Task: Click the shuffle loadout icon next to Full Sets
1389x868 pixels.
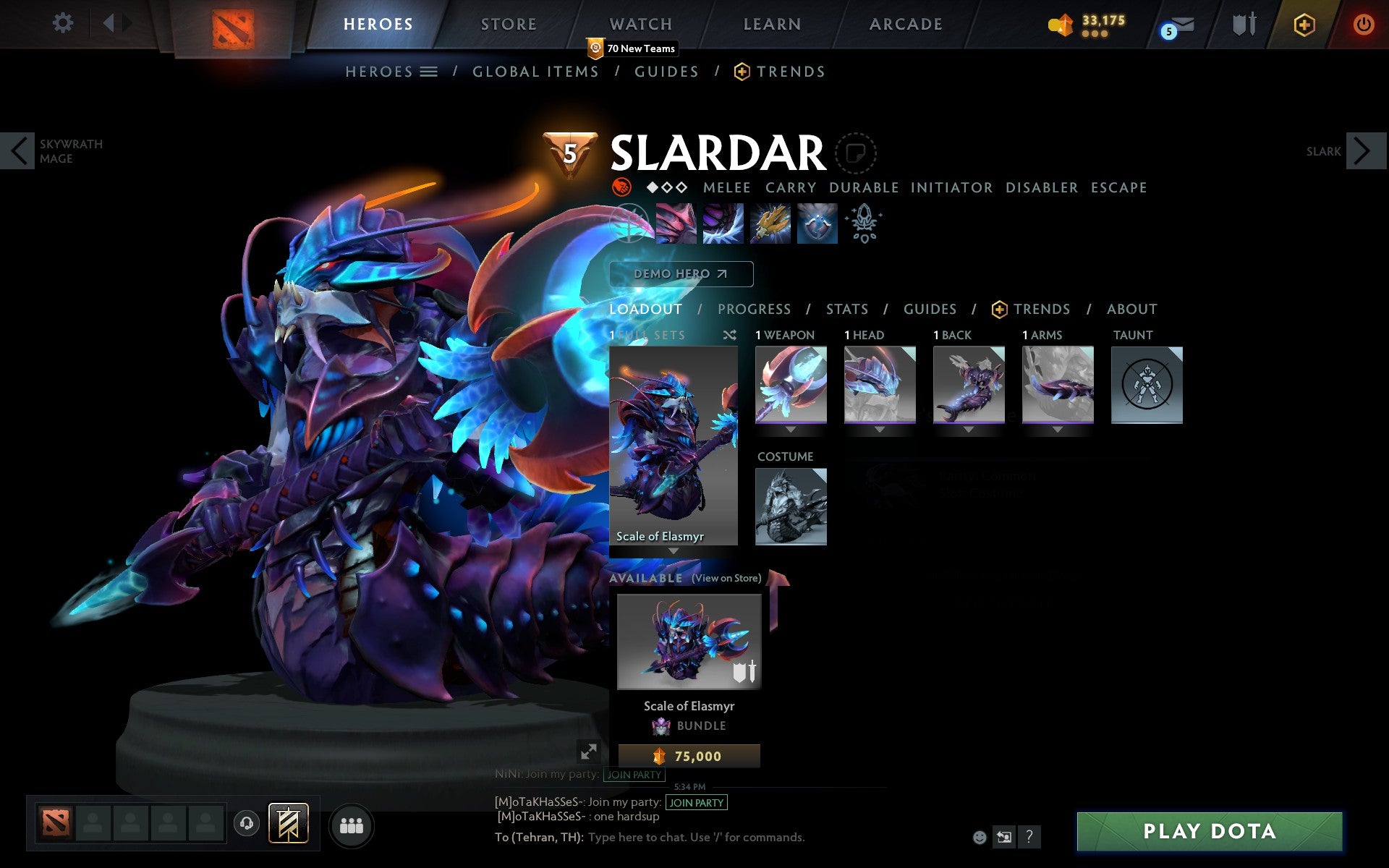Action: click(x=729, y=336)
